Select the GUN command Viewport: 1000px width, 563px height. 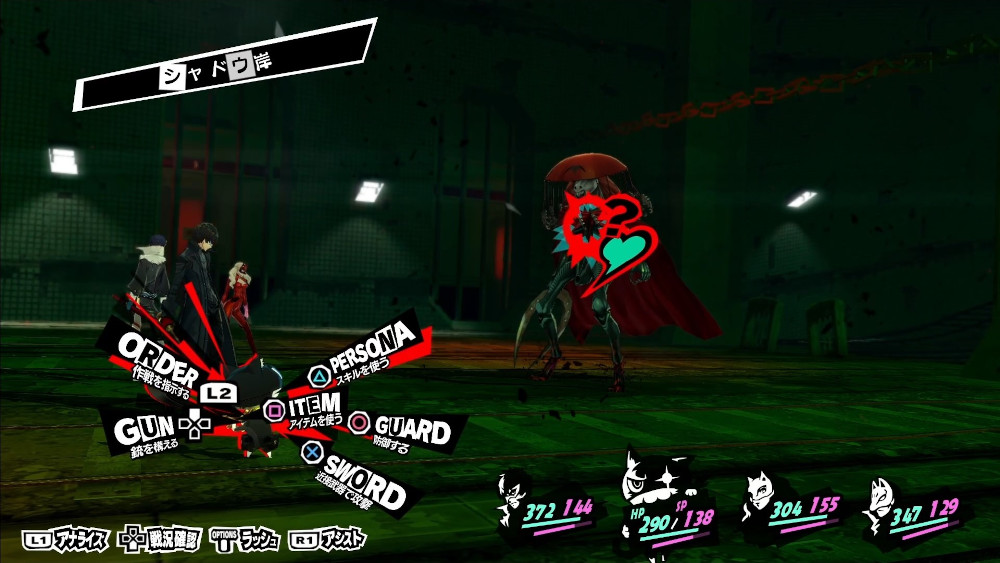click(144, 430)
